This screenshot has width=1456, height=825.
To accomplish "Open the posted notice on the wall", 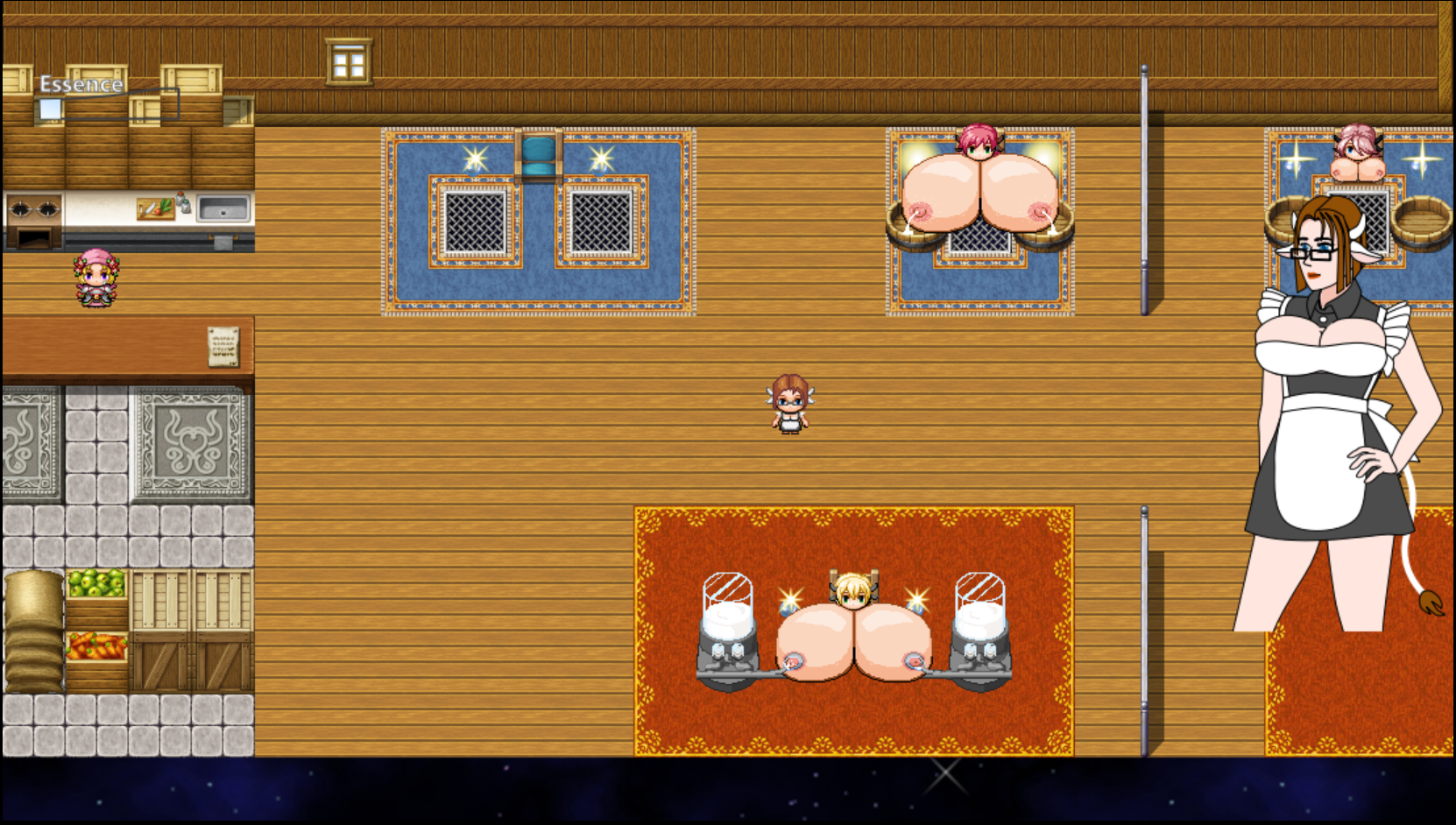I will point(222,345).
